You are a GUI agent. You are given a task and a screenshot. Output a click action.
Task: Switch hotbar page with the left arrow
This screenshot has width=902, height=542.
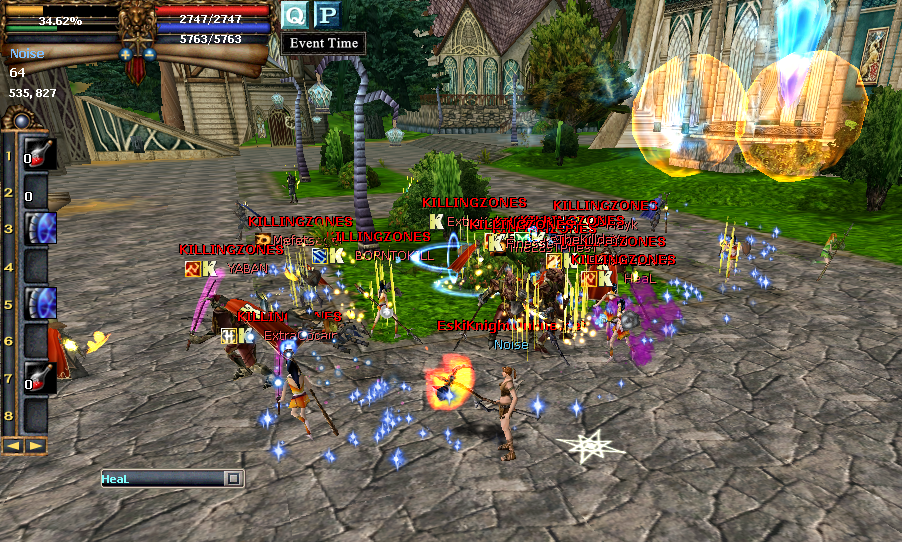coord(13,446)
